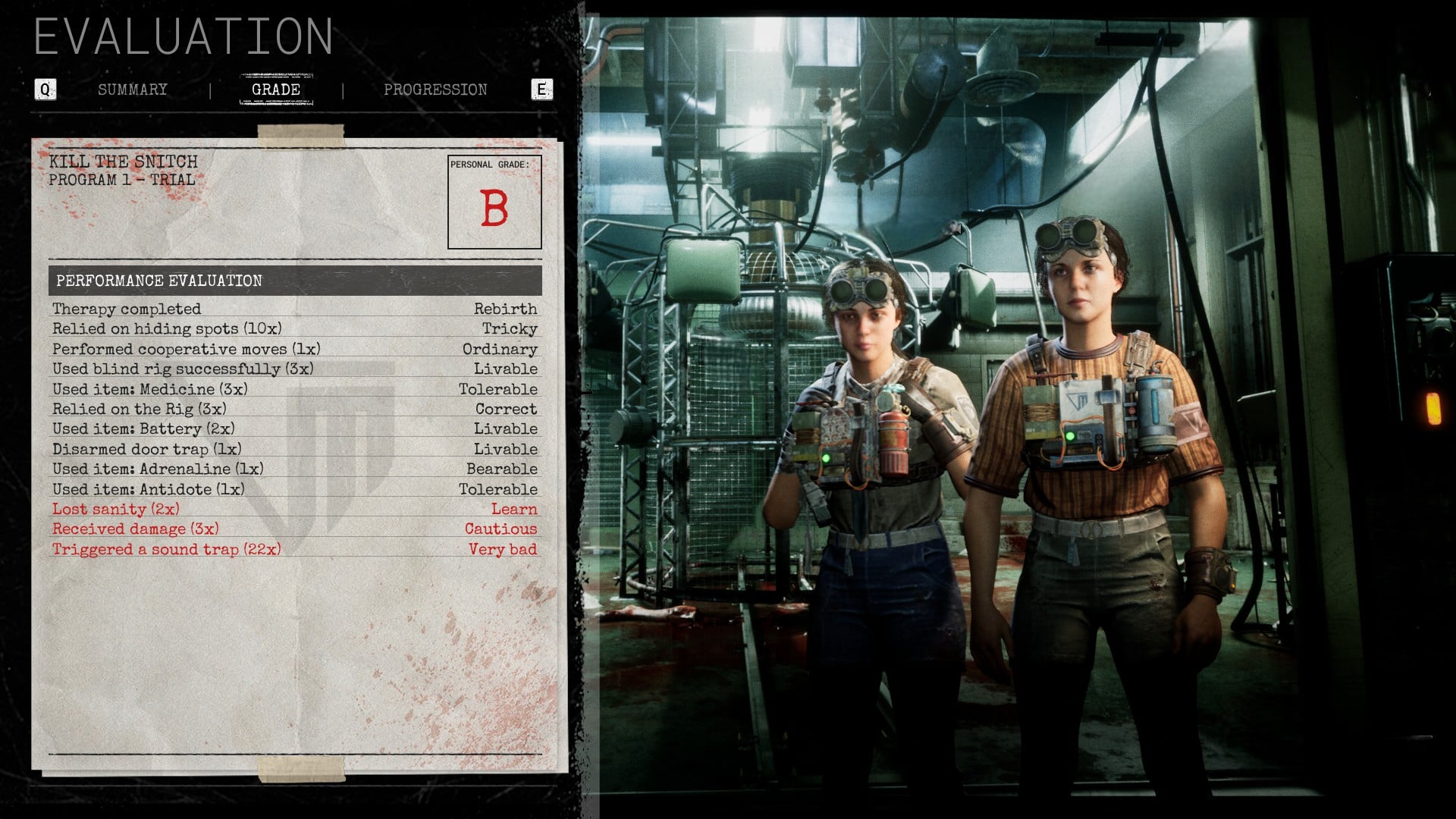Click the EVALUATION screen title

pyautogui.click(x=184, y=36)
